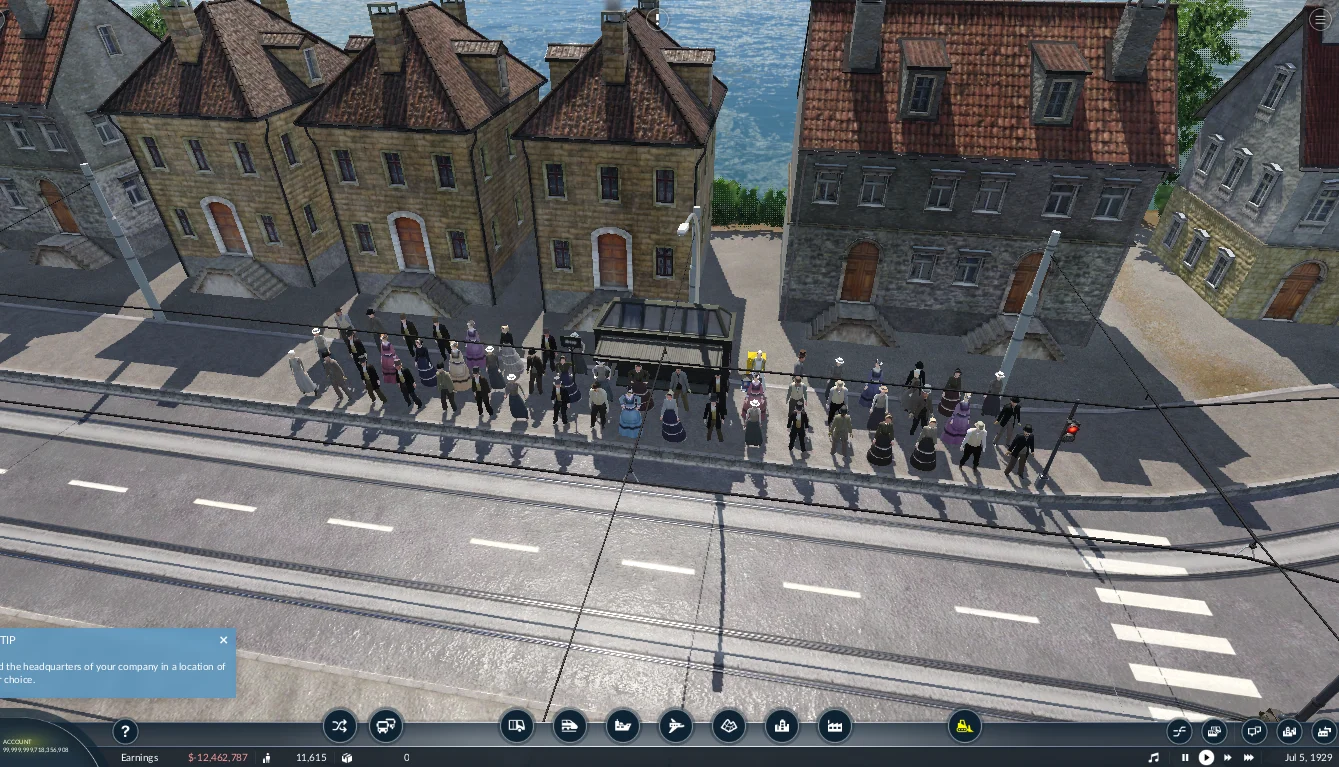The image size is (1339, 767).
Task: Activate the yellow bulldozer tool
Action: pos(965,726)
